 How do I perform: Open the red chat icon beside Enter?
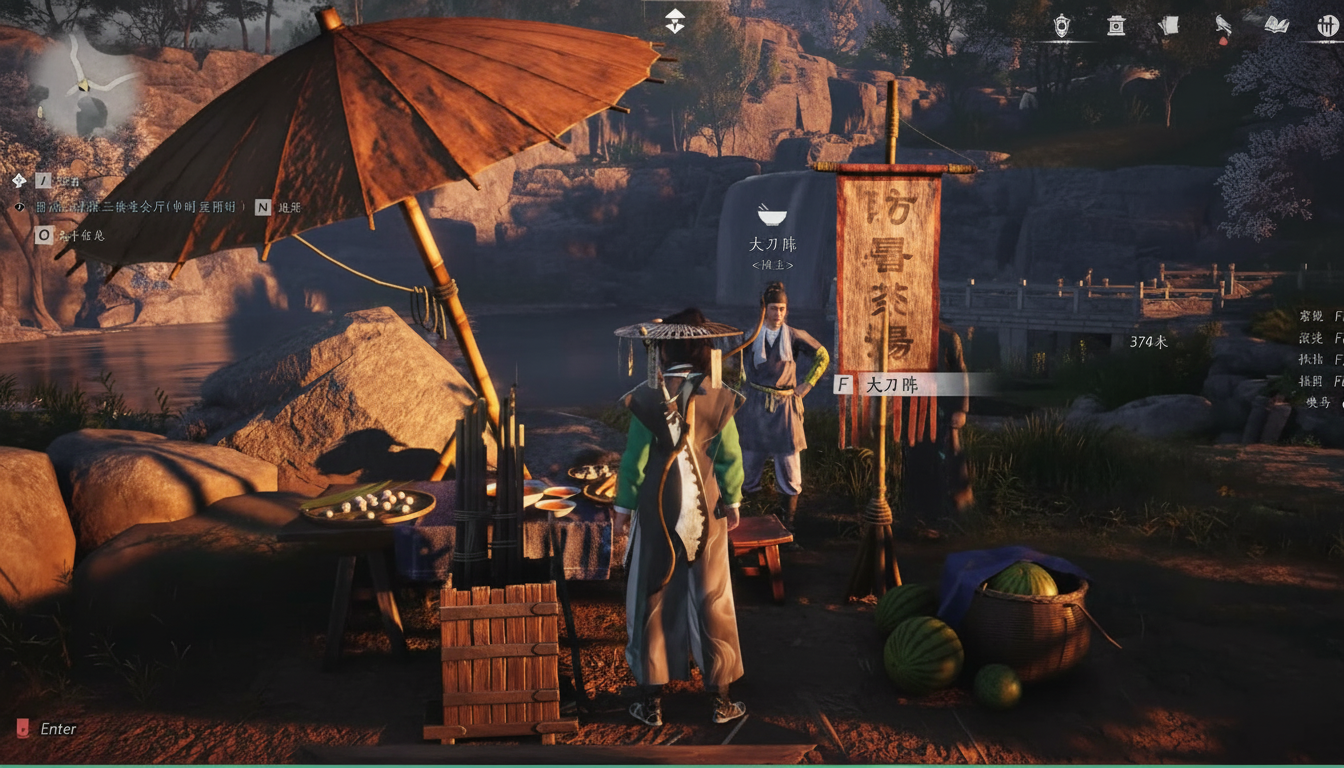23,729
